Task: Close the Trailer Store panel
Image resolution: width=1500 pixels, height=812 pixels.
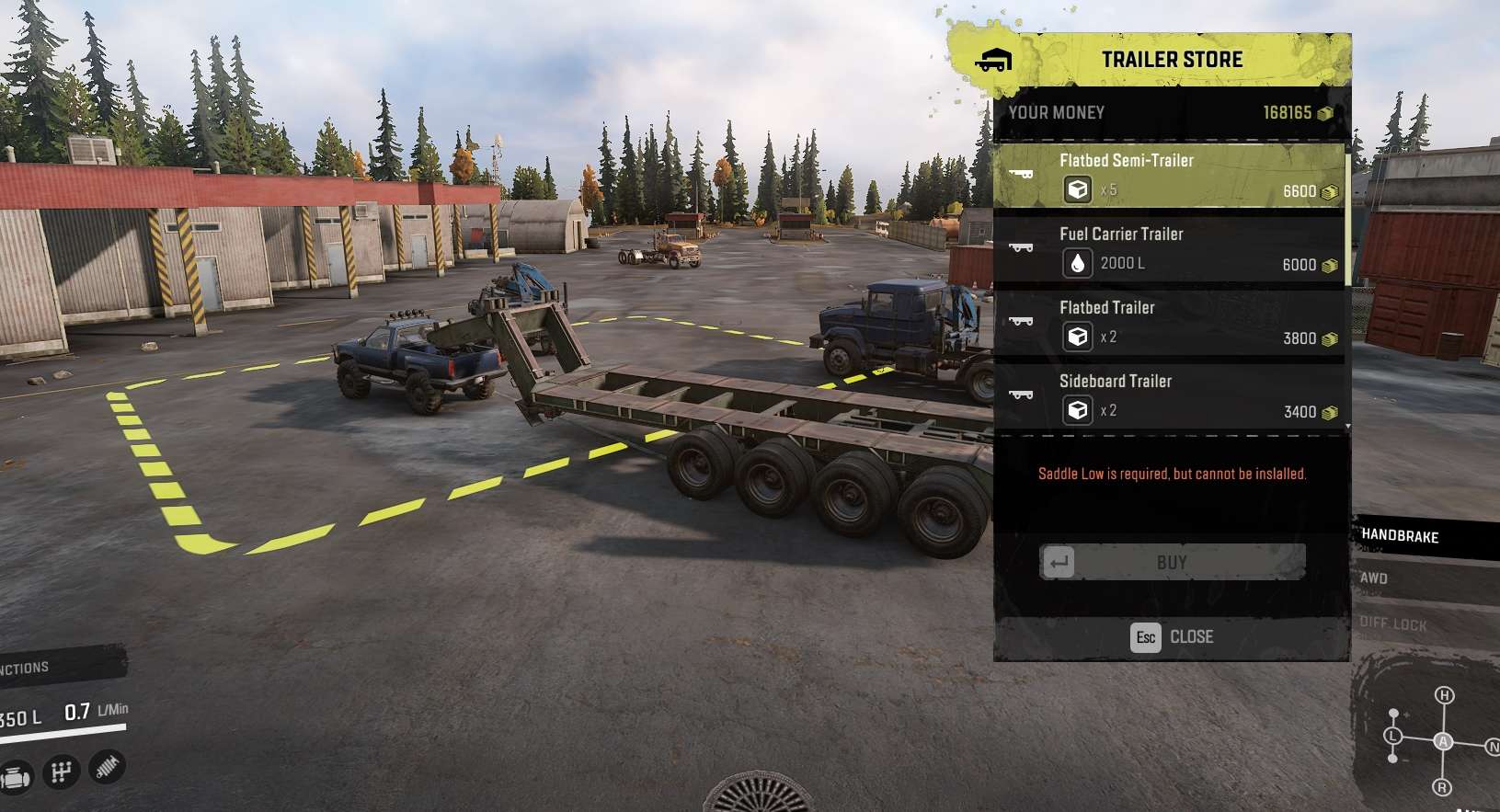Action: (x=1172, y=636)
